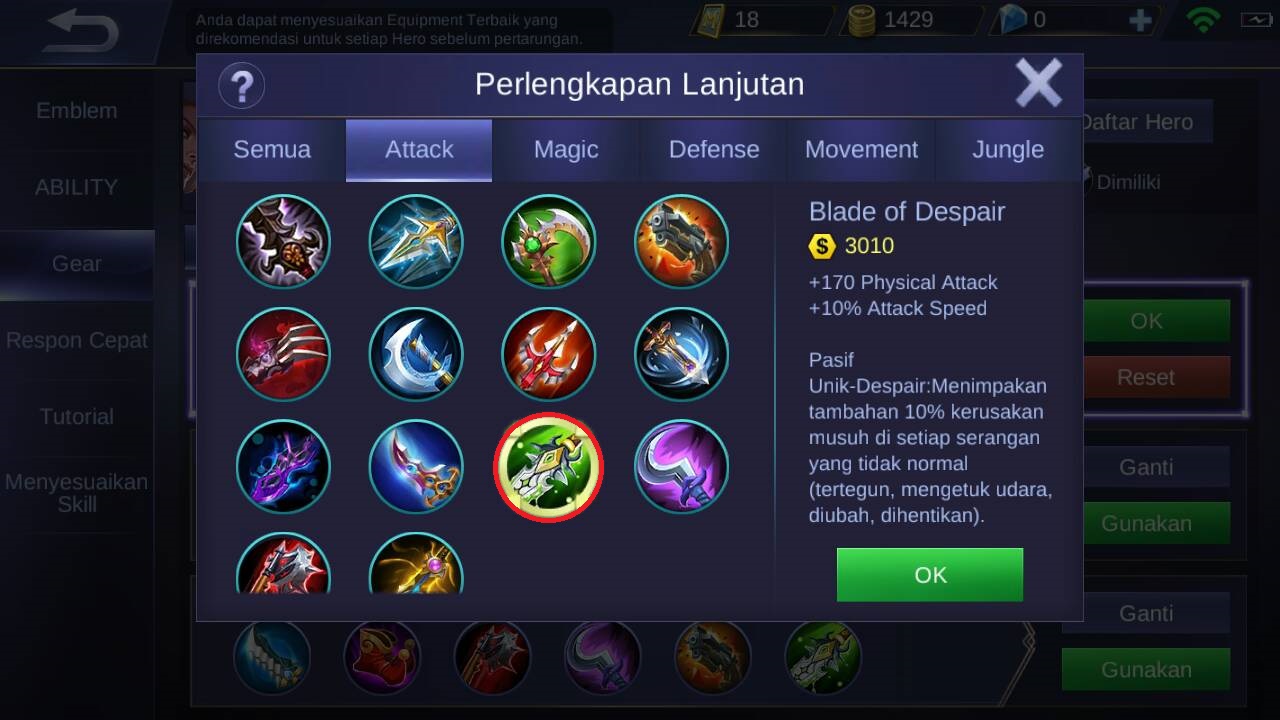Open the Emblem menu
Screen dimensions: 1280x720
click(x=77, y=111)
